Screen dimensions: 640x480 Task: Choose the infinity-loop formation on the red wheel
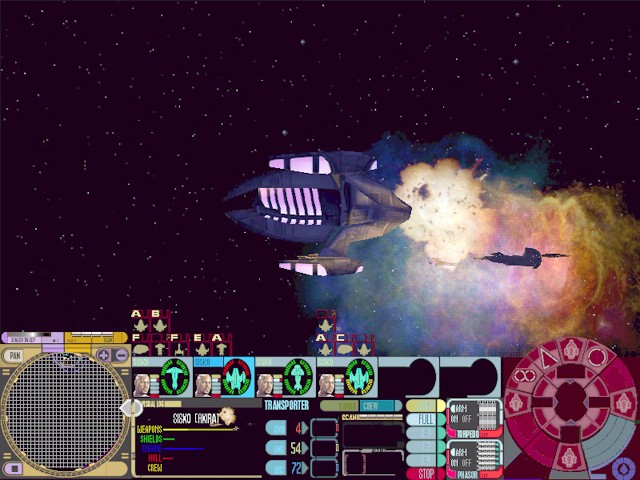tap(526, 378)
